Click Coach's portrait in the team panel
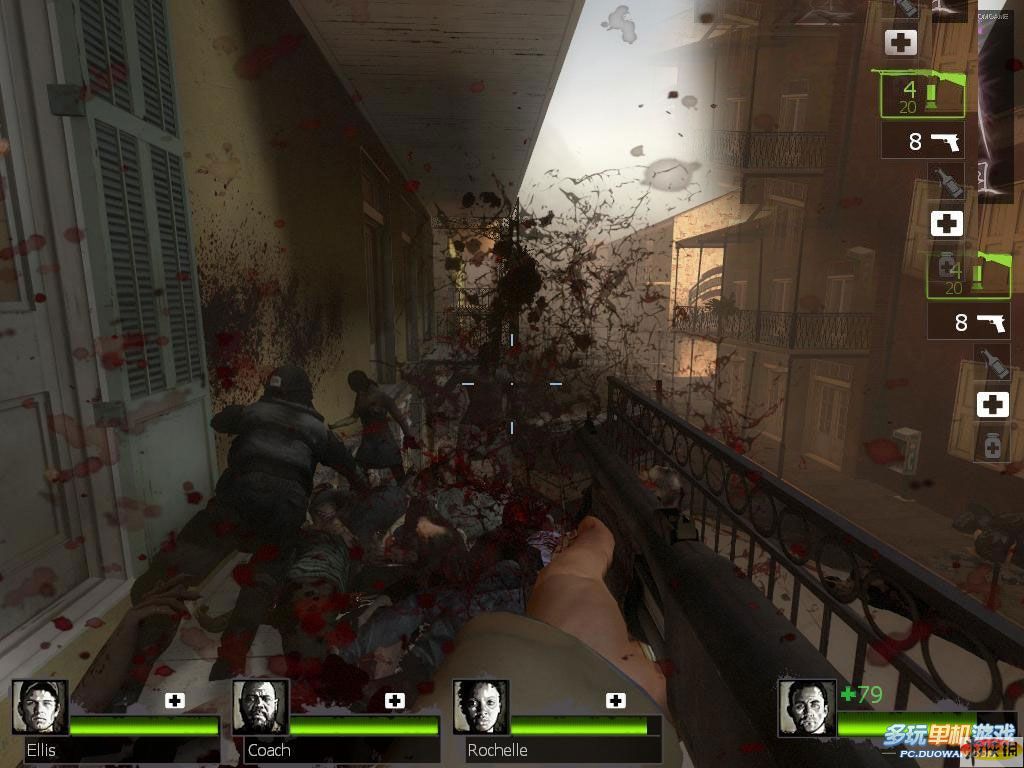Image resolution: width=1024 pixels, height=768 pixels. click(x=260, y=707)
